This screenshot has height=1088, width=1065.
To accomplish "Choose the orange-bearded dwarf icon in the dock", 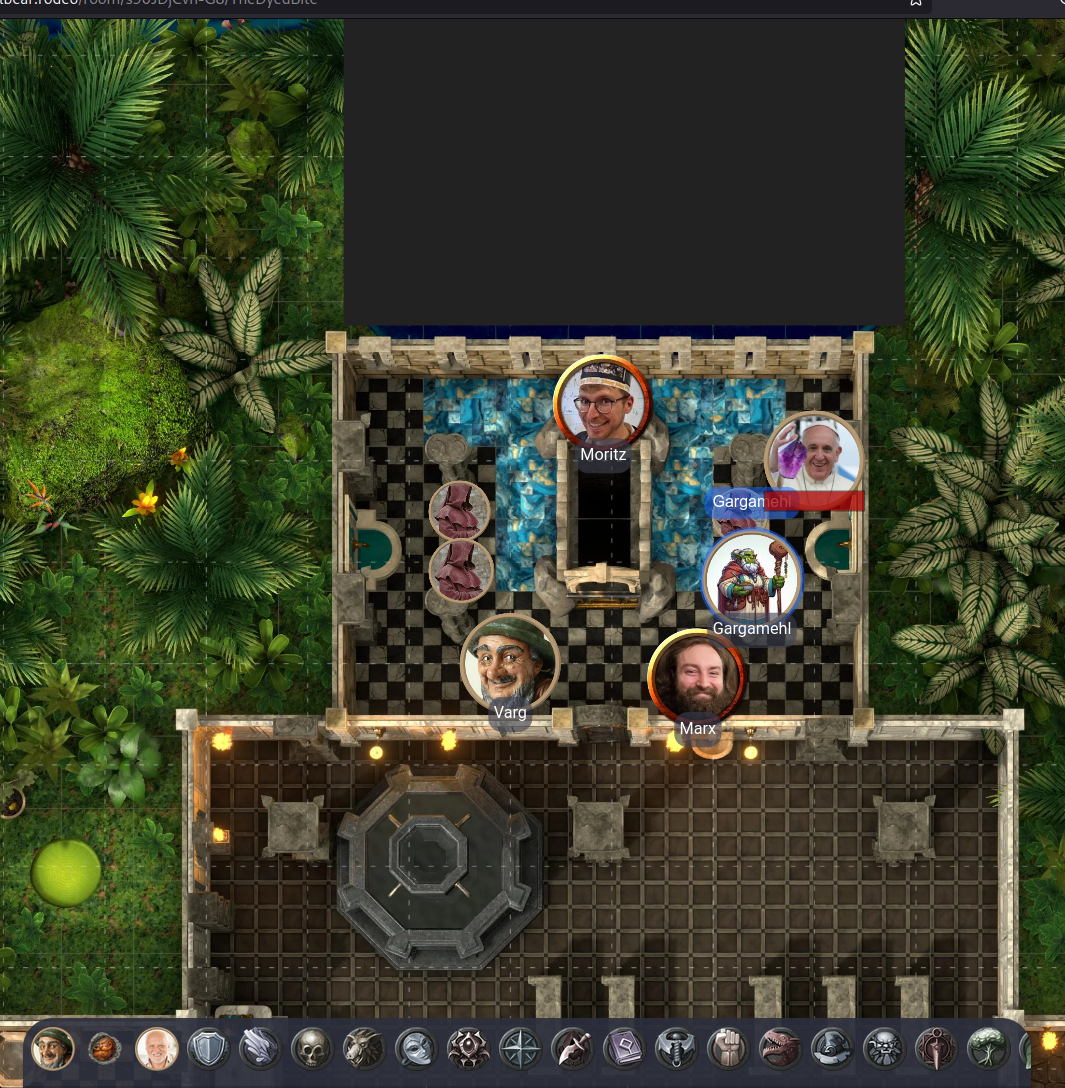I will [x=105, y=1049].
